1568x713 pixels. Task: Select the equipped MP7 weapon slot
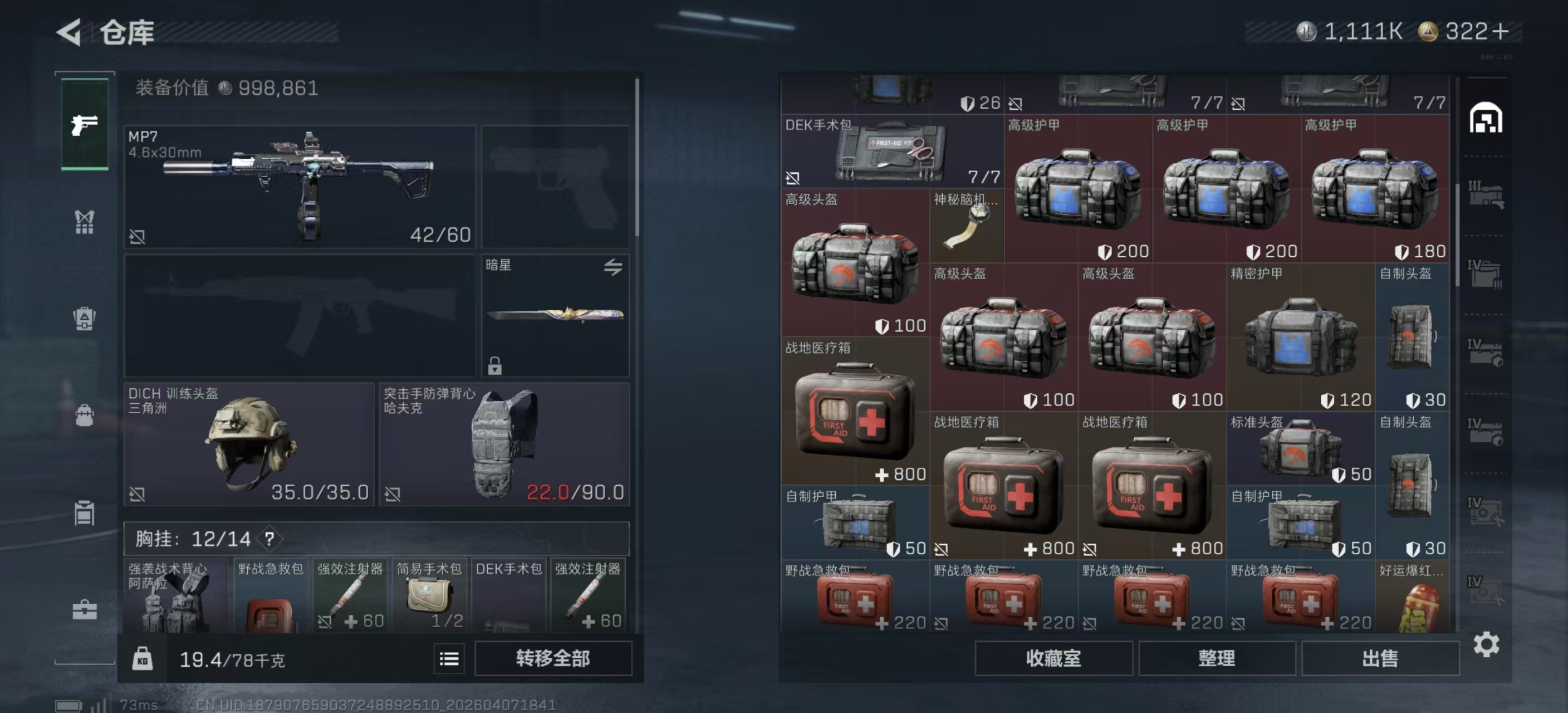(300, 186)
